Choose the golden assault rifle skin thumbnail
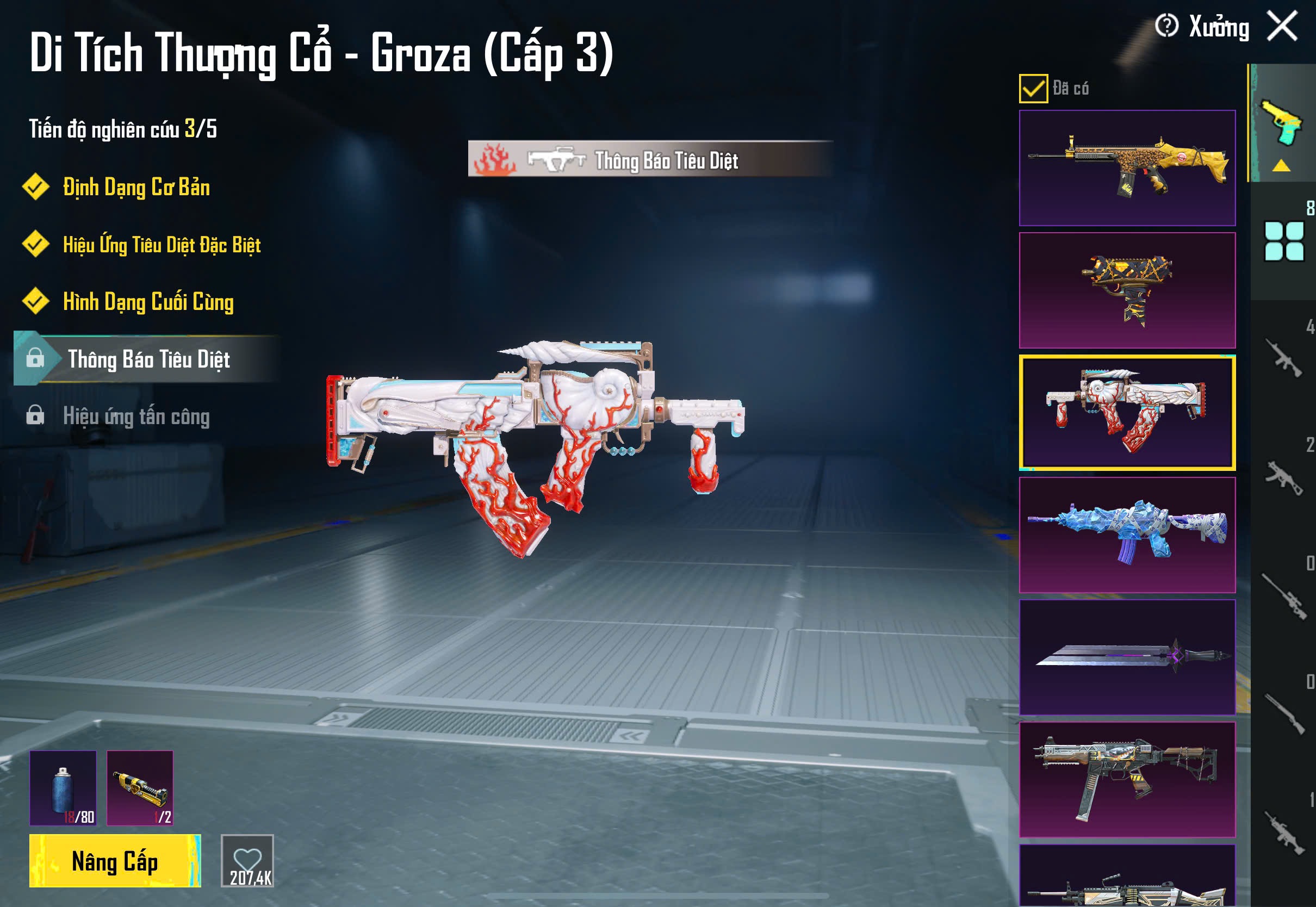1316x907 pixels. pyautogui.click(x=1127, y=168)
